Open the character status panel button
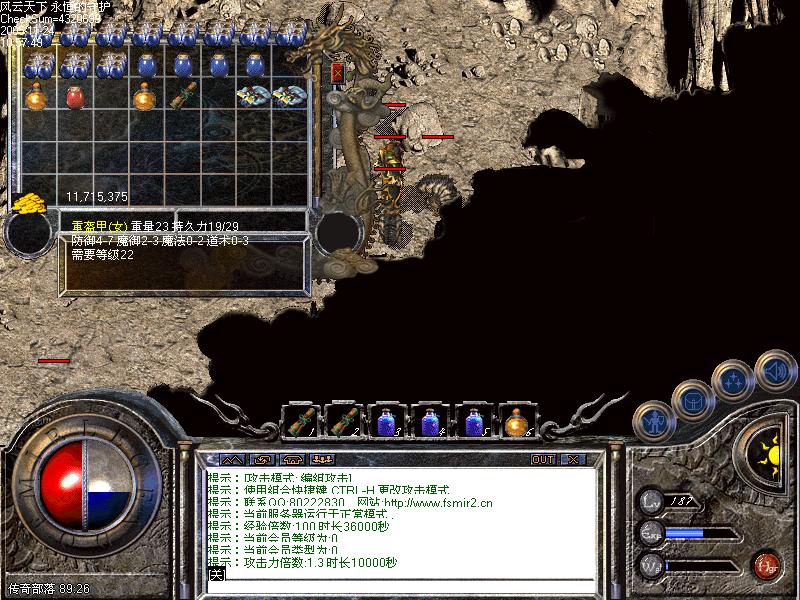The width and height of the screenshot is (800, 600). pos(655,421)
